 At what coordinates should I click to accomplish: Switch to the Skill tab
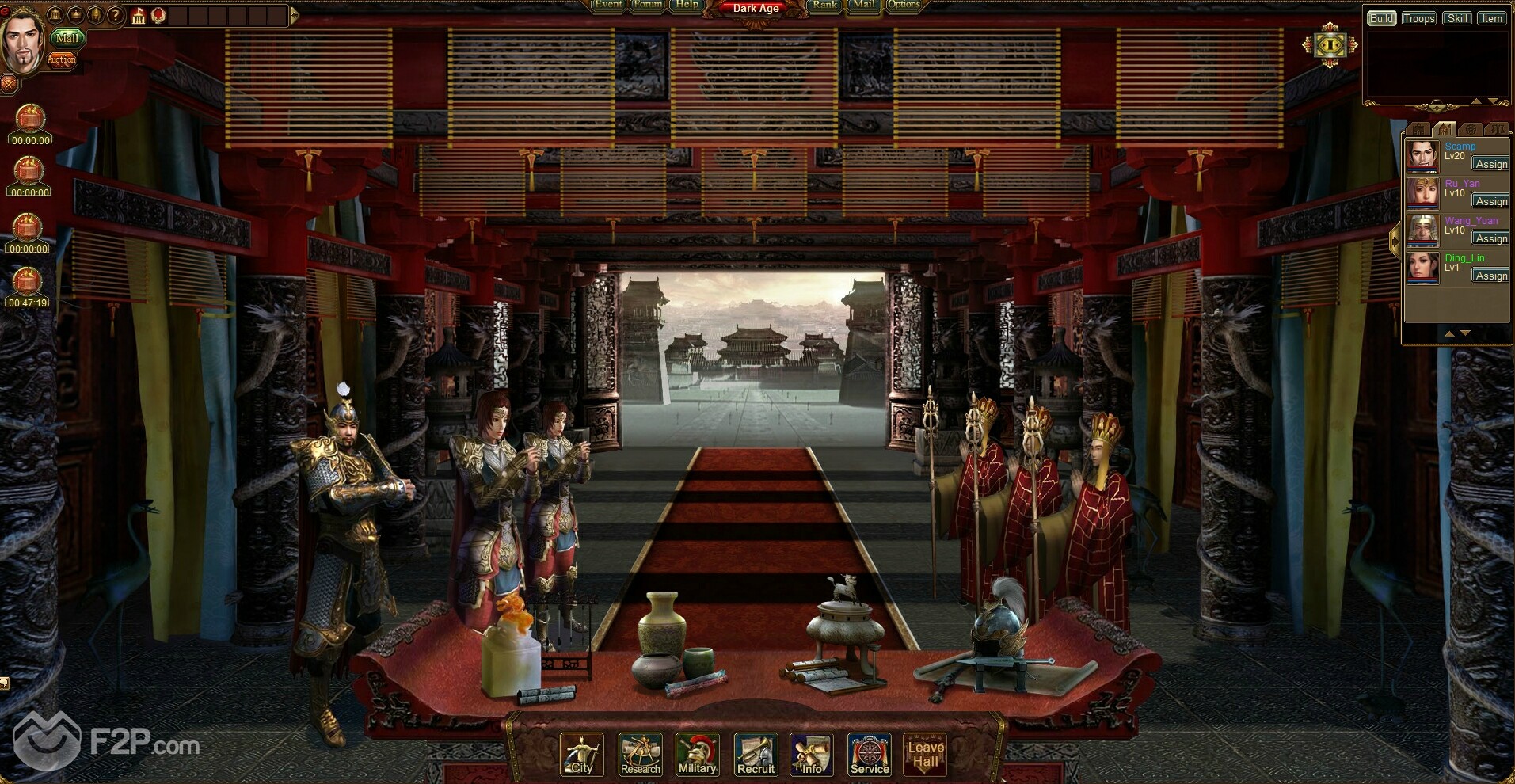click(1457, 18)
